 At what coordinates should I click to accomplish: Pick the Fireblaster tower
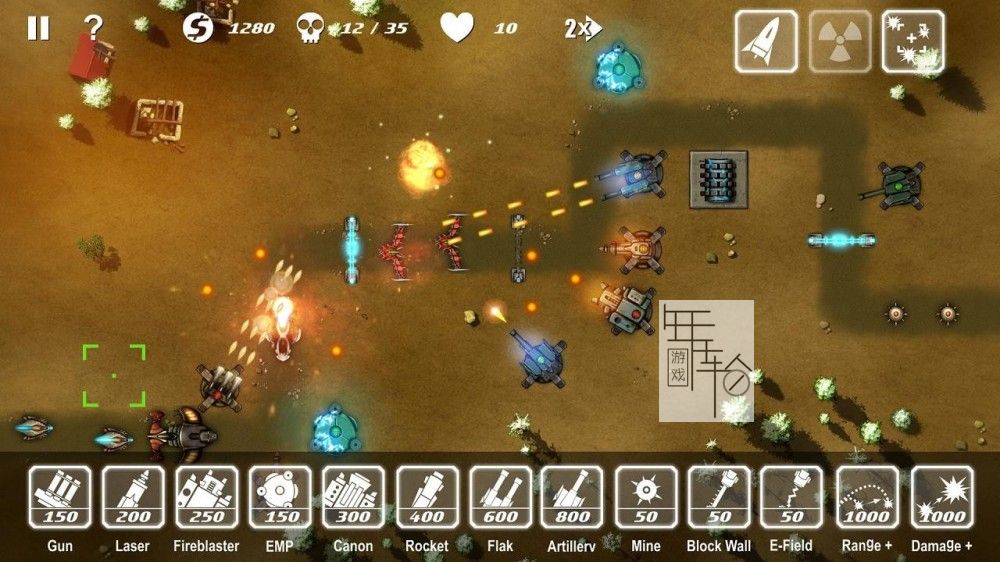(207, 497)
